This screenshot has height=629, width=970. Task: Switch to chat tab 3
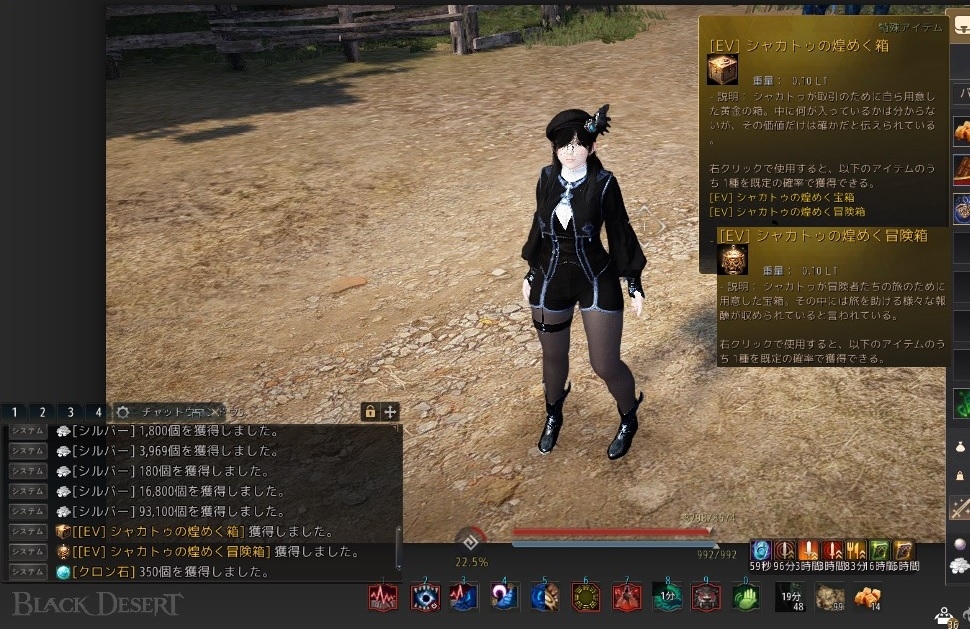pyautogui.click(x=70, y=412)
